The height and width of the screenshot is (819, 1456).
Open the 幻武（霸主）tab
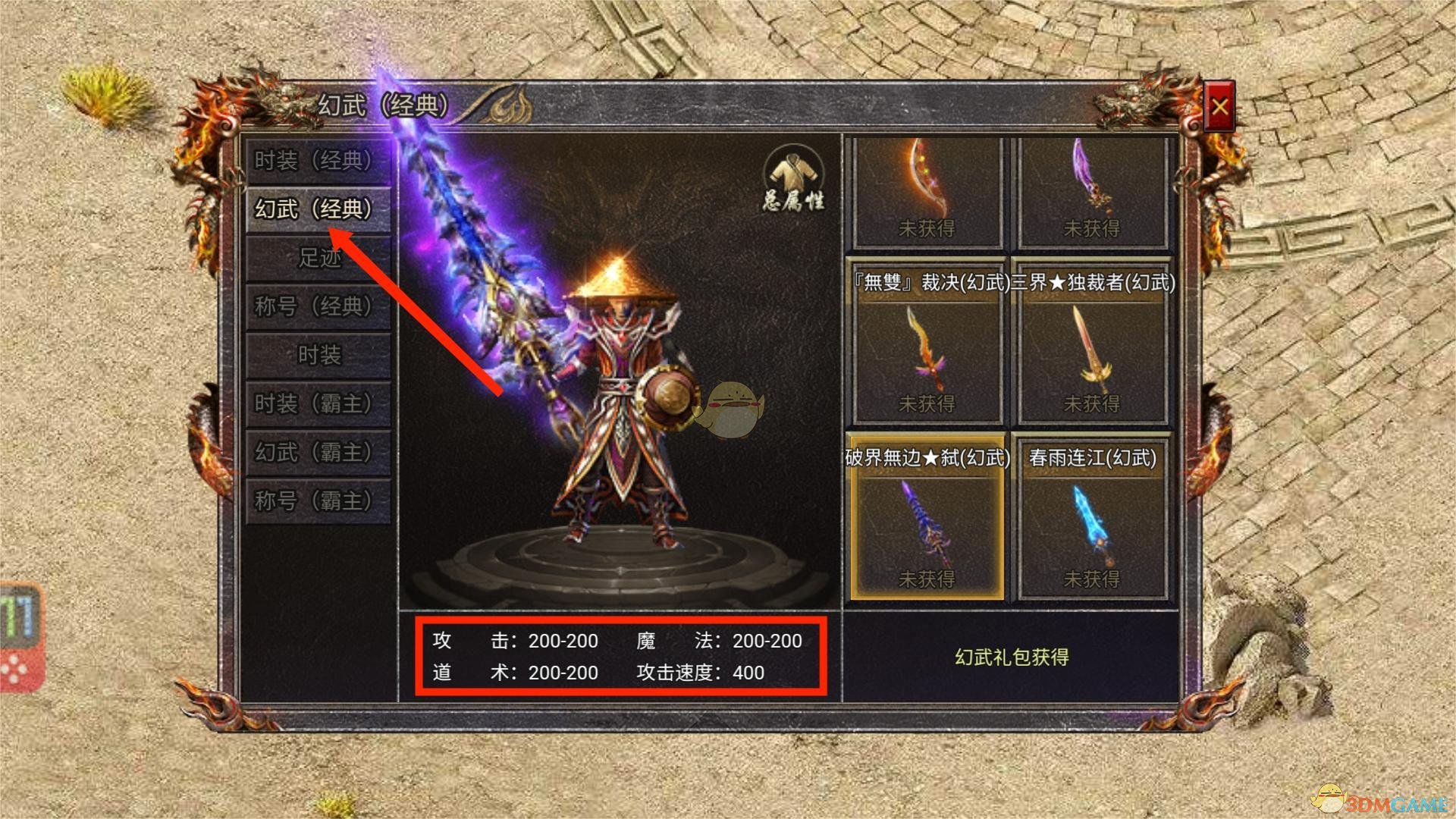pyautogui.click(x=317, y=453)
